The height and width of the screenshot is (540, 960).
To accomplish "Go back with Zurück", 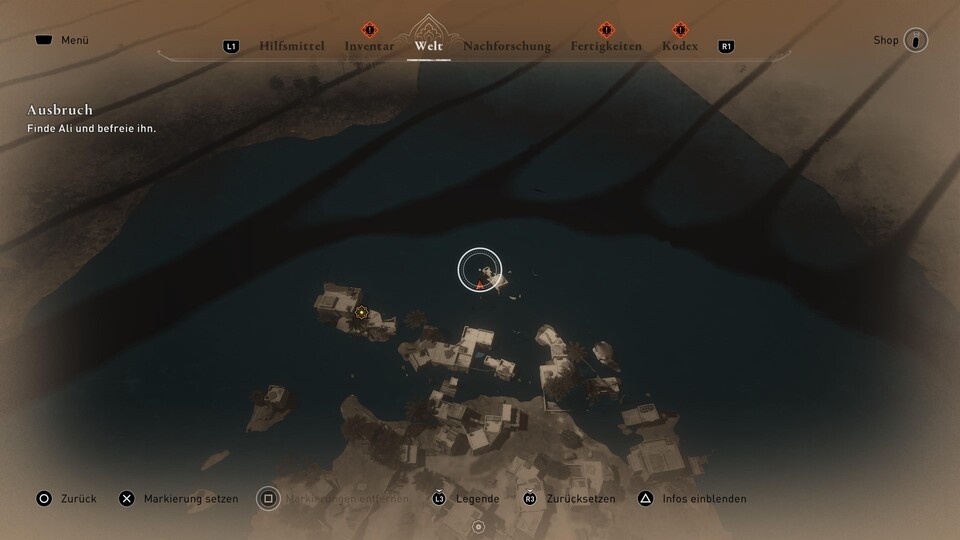I will point(66,498).
